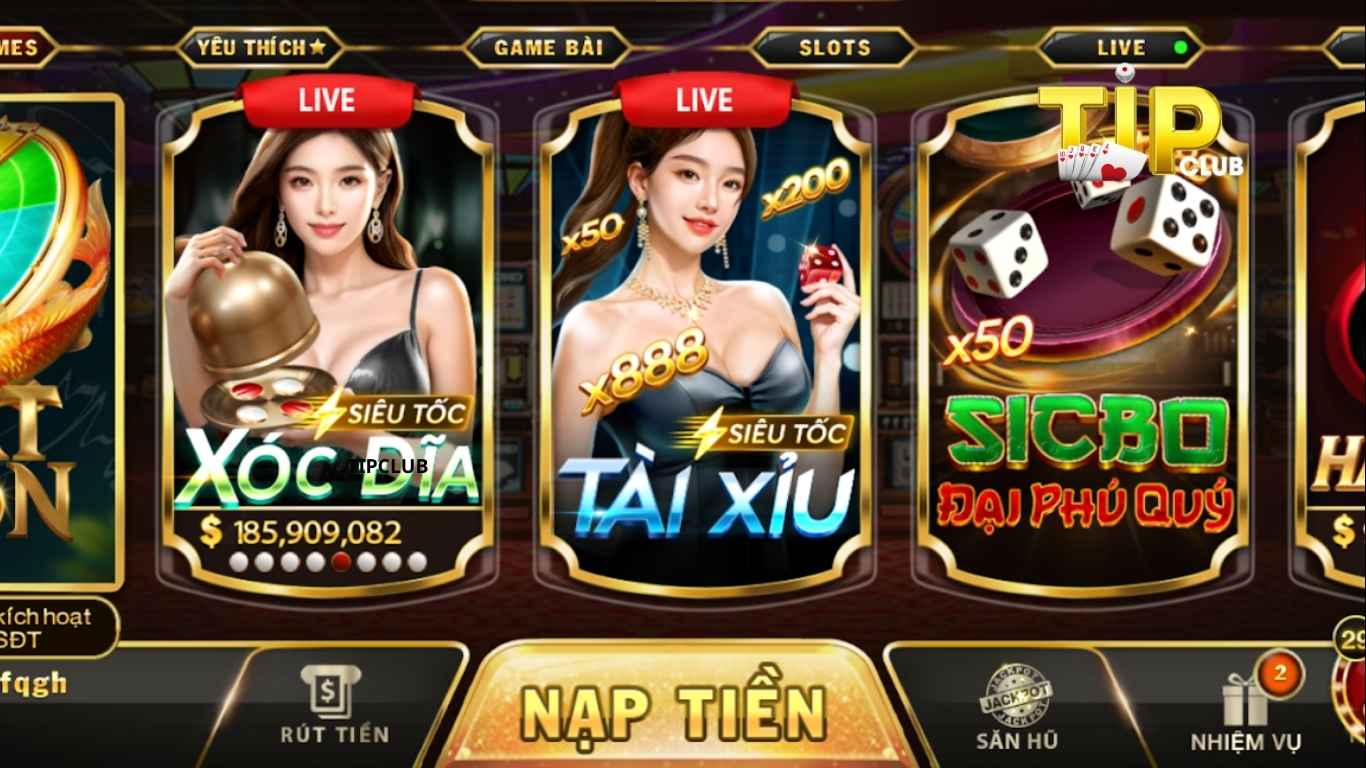
Task: Open the YÊU THÍCH favorites menu
Action: [x=262, y=46]
